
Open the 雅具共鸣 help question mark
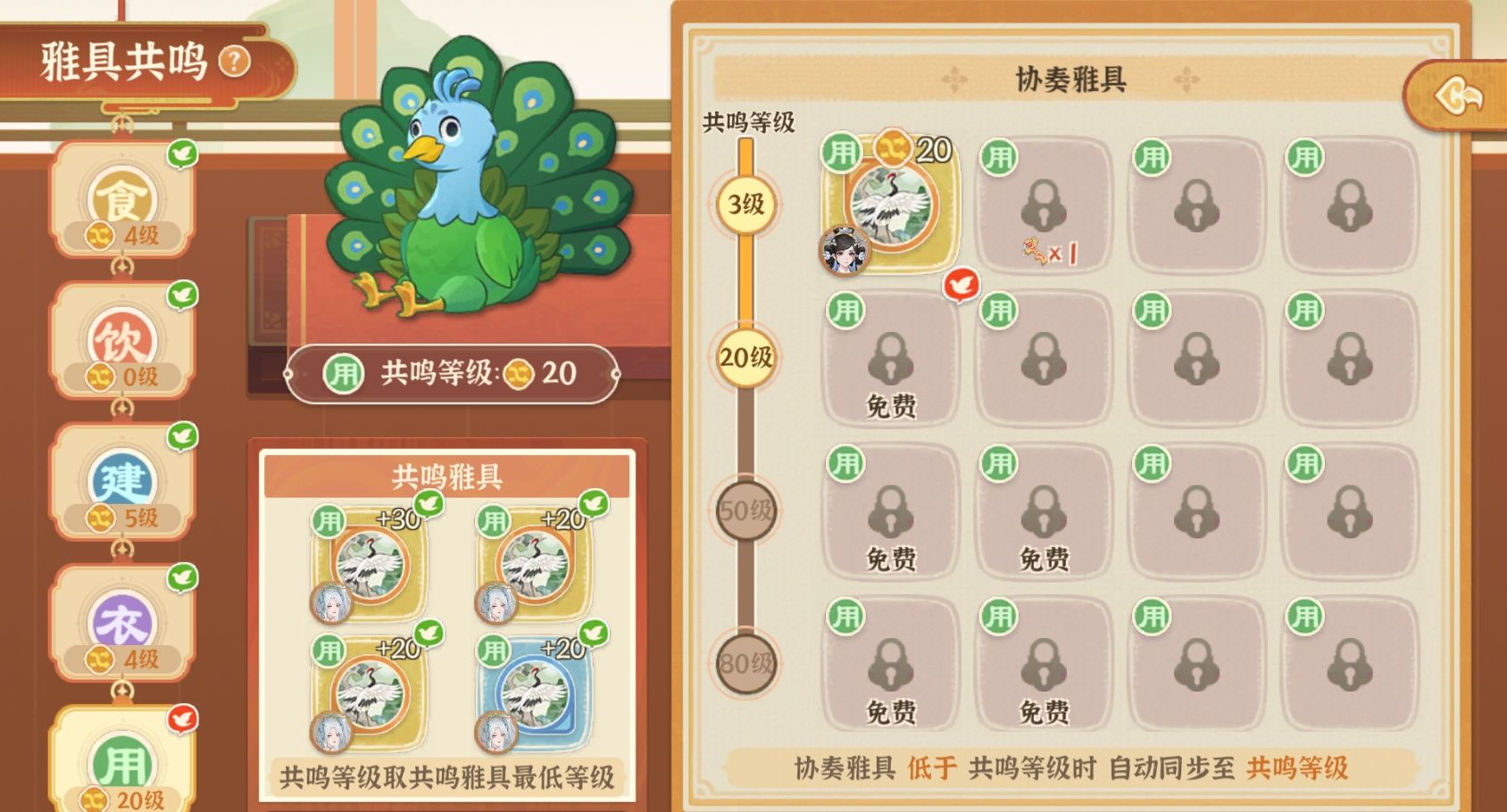(x=234, y=59)
